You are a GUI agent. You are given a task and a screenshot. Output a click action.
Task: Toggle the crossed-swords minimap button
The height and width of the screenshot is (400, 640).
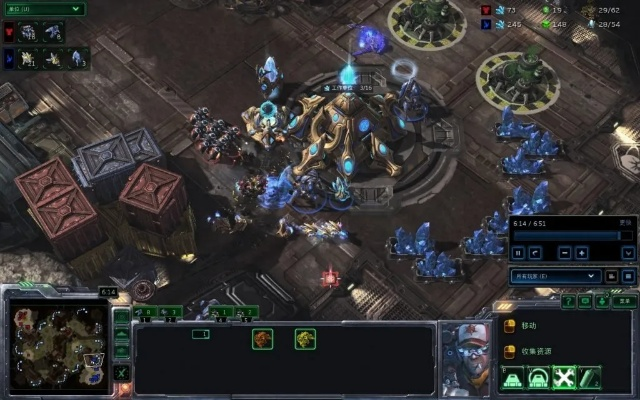[x=122, y=372]
